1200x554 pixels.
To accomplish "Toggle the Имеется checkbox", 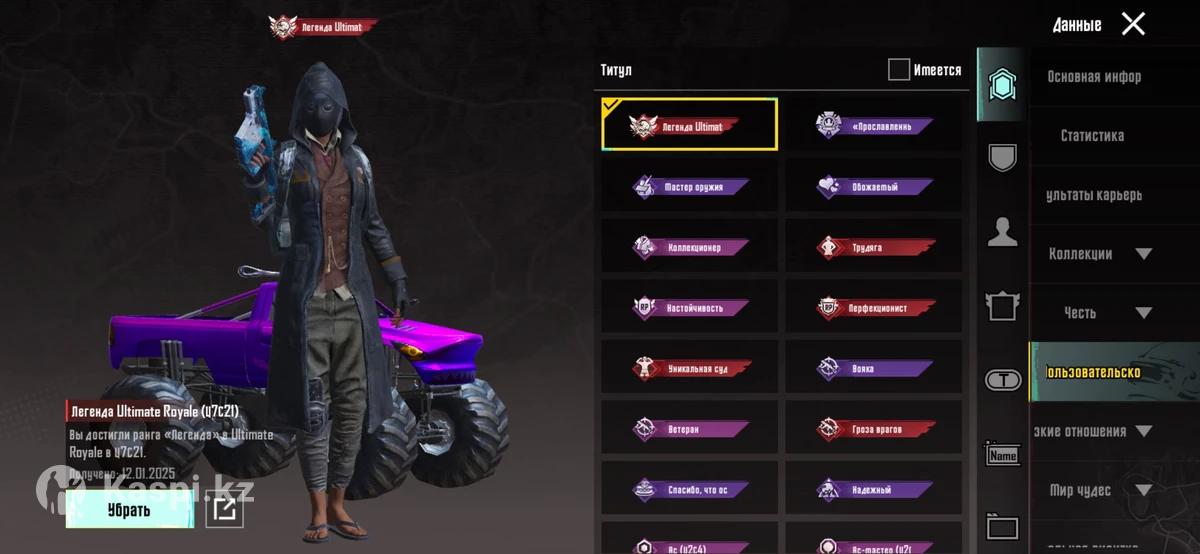I will (x=899, y=69).
